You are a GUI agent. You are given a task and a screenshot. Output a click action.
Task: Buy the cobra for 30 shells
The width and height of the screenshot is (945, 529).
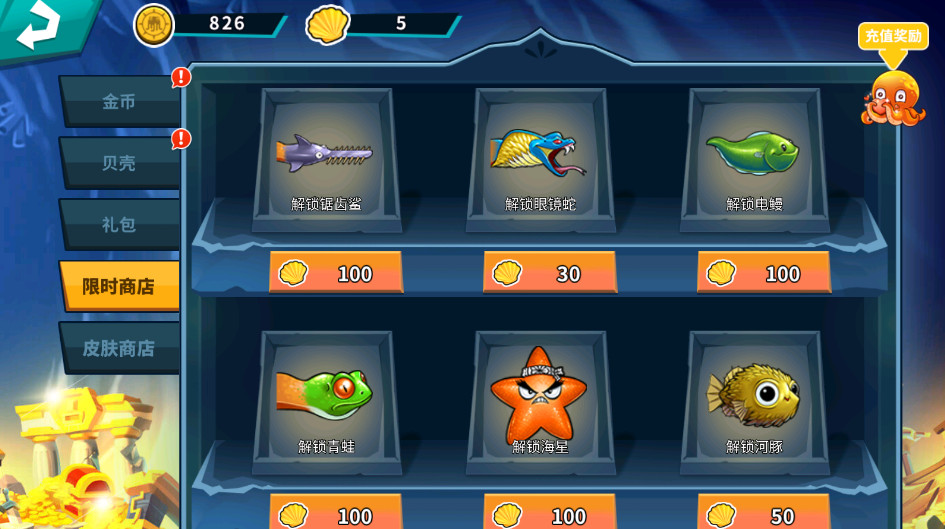549,273
